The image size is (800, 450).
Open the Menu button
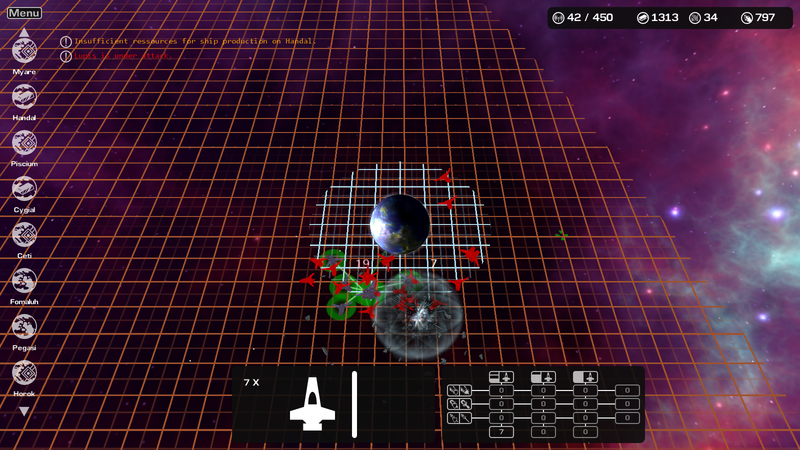tap(24, 13)
